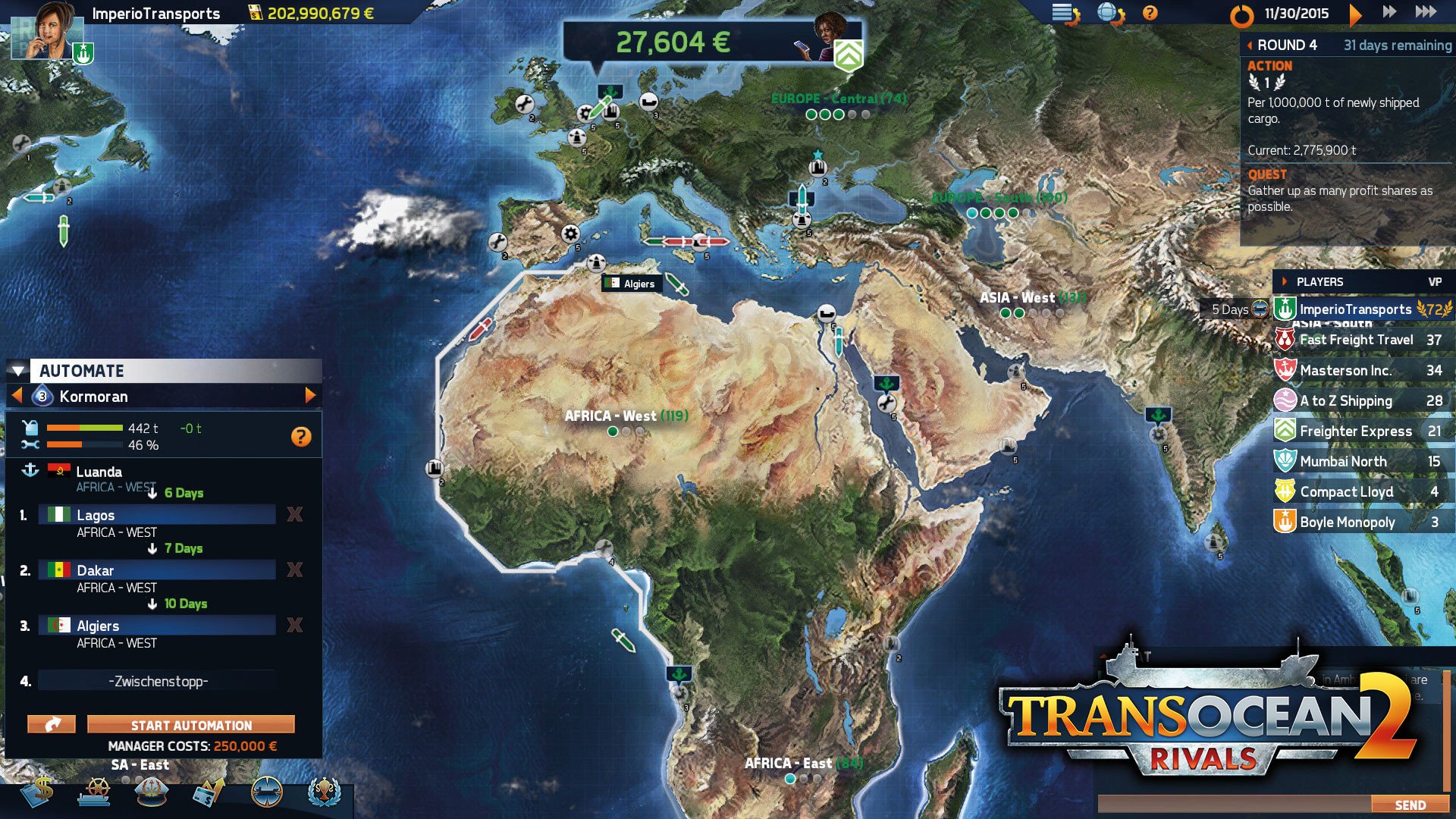
Task: Set game speed to double fast-forward
Action: (1389, 12)
